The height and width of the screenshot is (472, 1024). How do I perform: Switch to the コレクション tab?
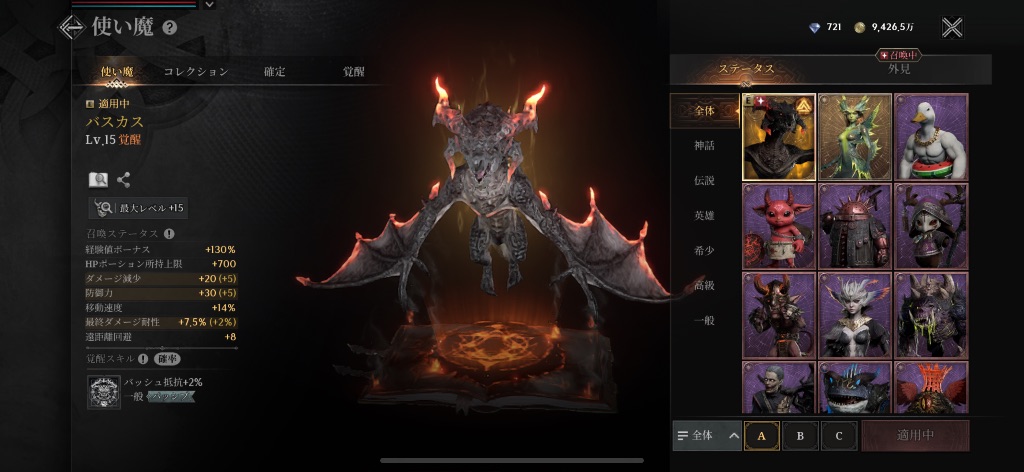pyautogui.click(x=196, y=72)
